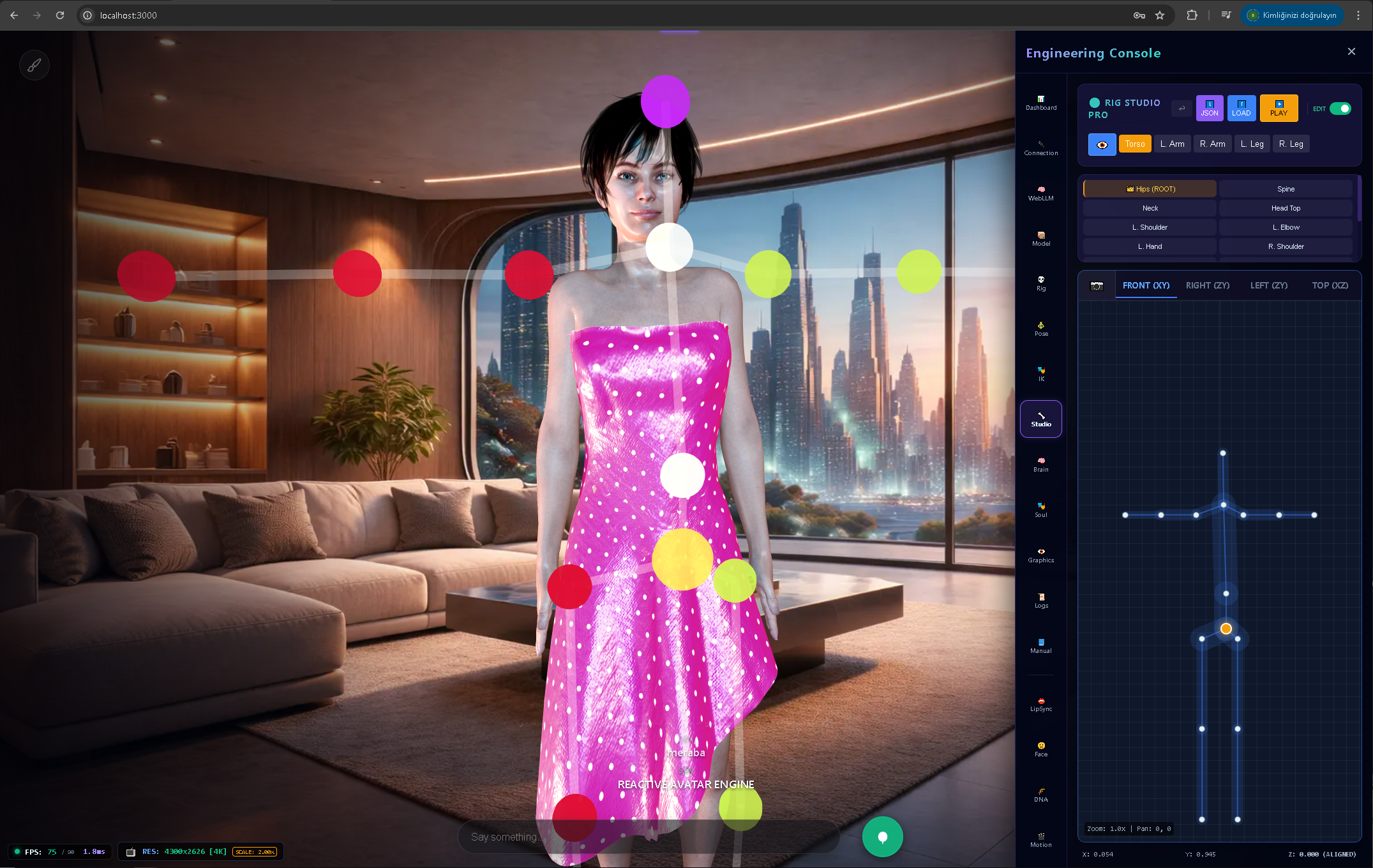Open the IK panel
The width and height of the screenshot is (1373, 868).
pyautogui.click(x=1041, y=373)
